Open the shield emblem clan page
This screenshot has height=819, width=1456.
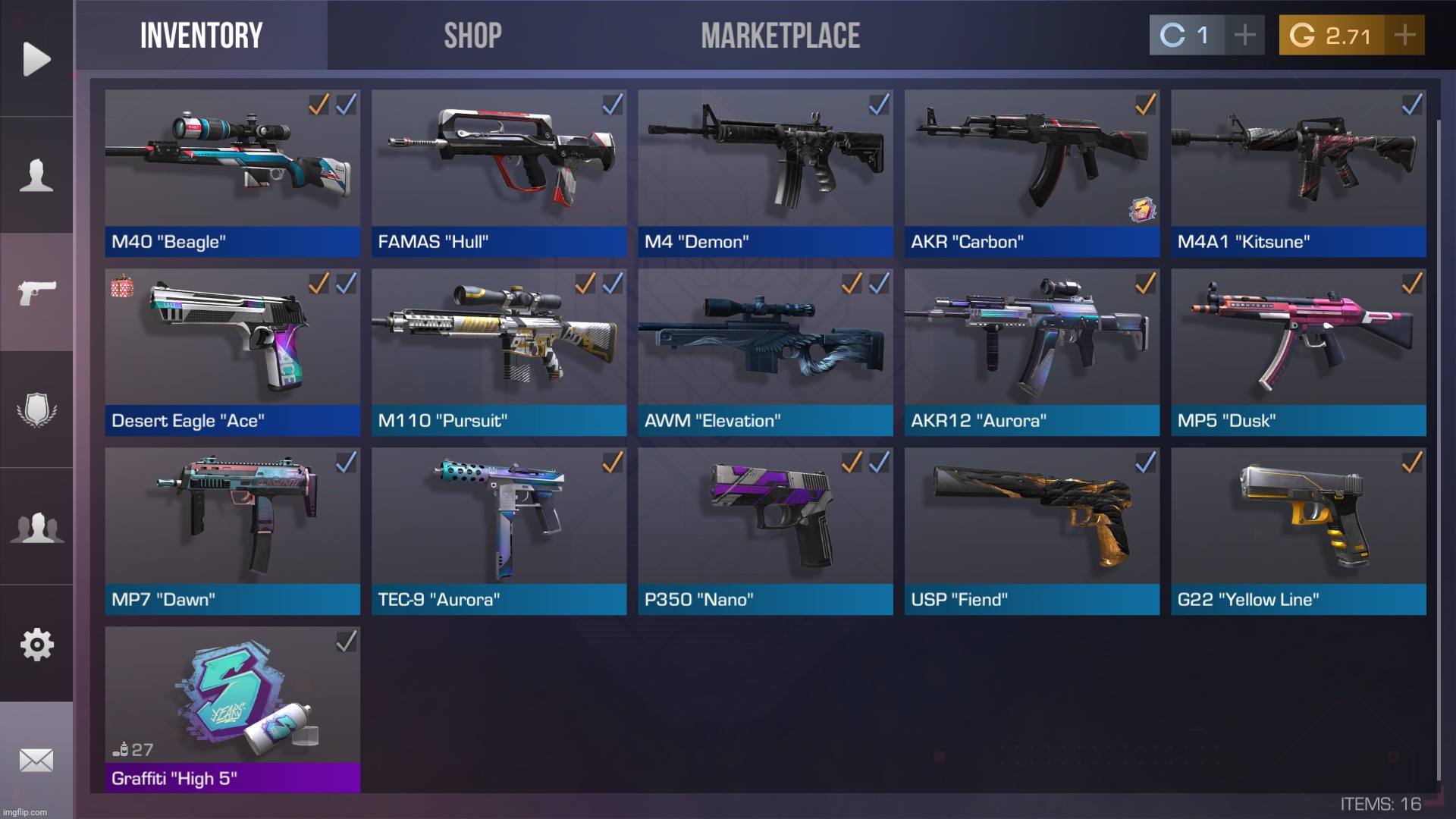point(36,409)
